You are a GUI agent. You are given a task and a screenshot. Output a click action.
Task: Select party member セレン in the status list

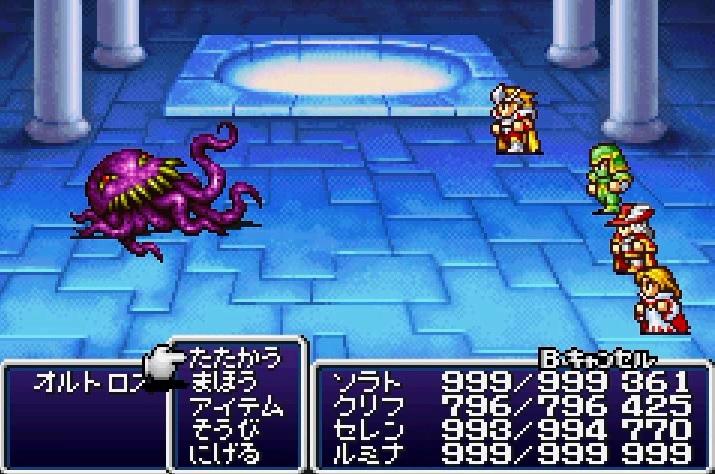coord(364,431)
